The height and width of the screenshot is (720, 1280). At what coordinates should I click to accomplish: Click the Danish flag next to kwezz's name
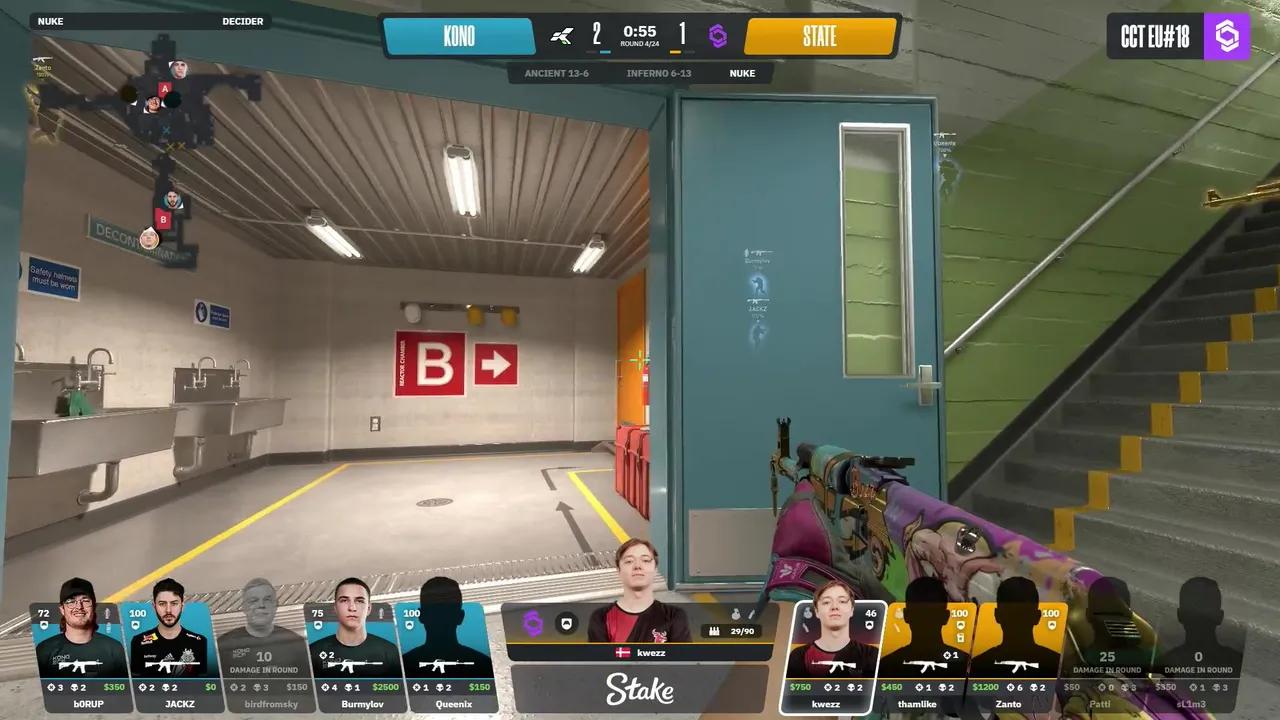click(622, 652)
